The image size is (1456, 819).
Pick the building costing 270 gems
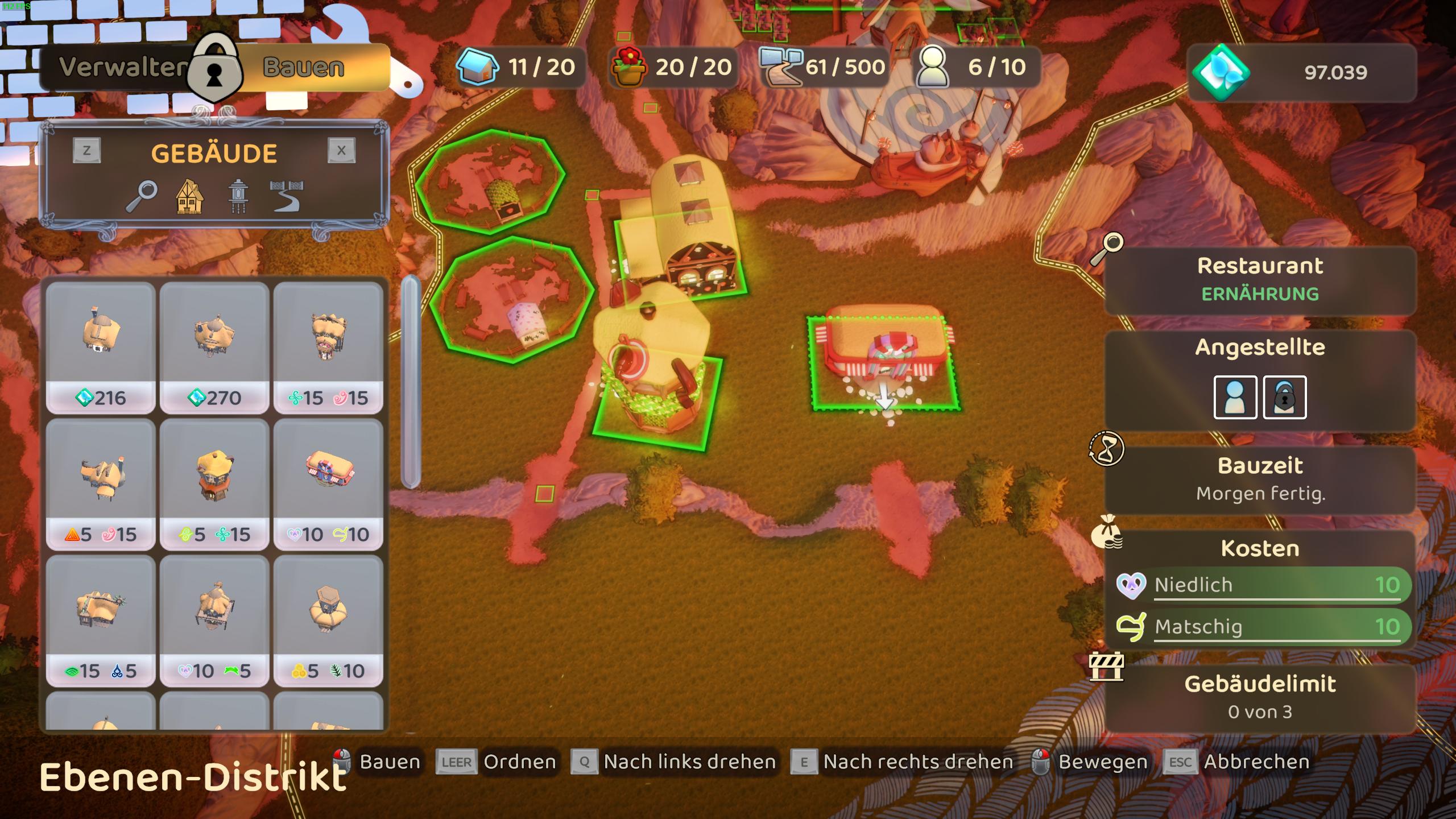[214, 347]
